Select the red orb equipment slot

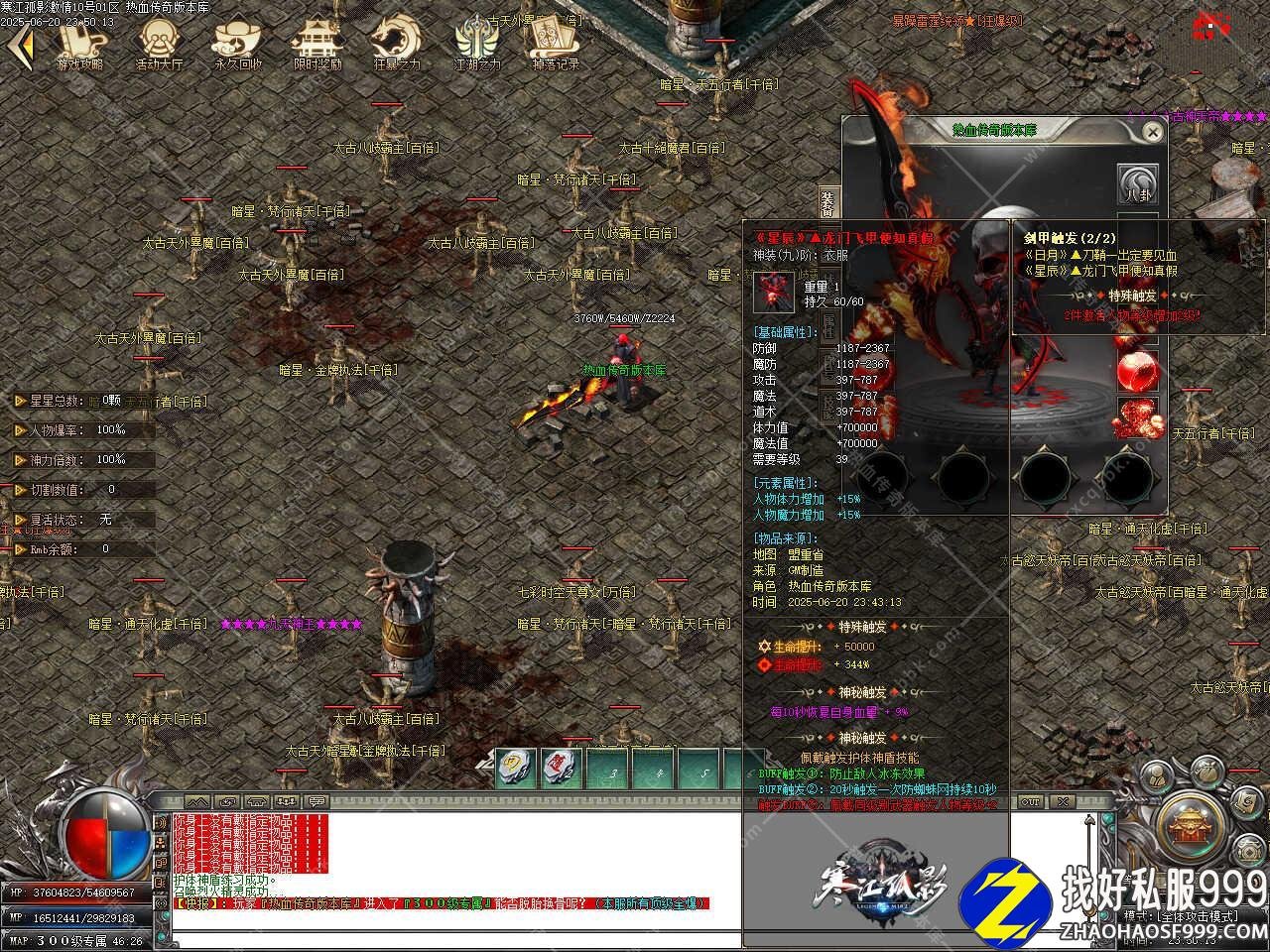1139,373
